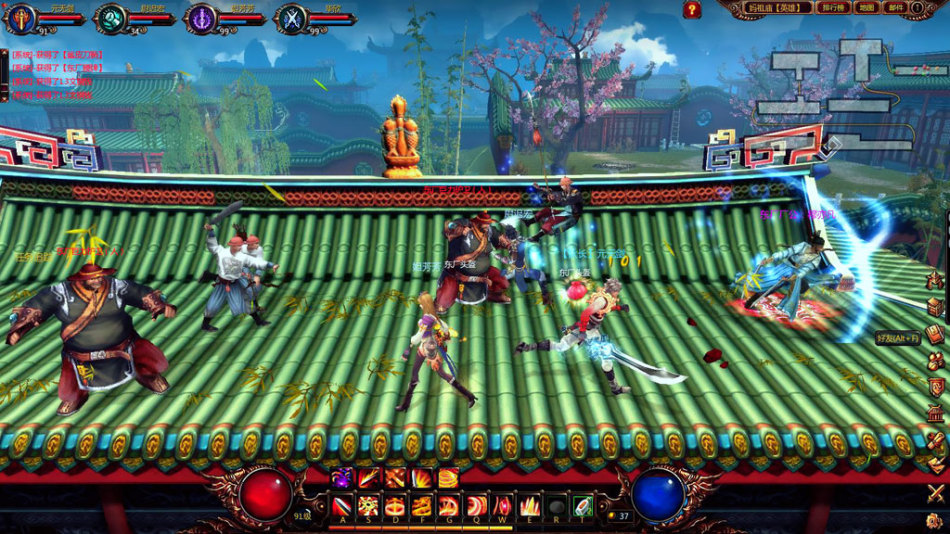Activate the skill in slot A
The height and width of the screenshot is (534, 950).
pos(343,506)
